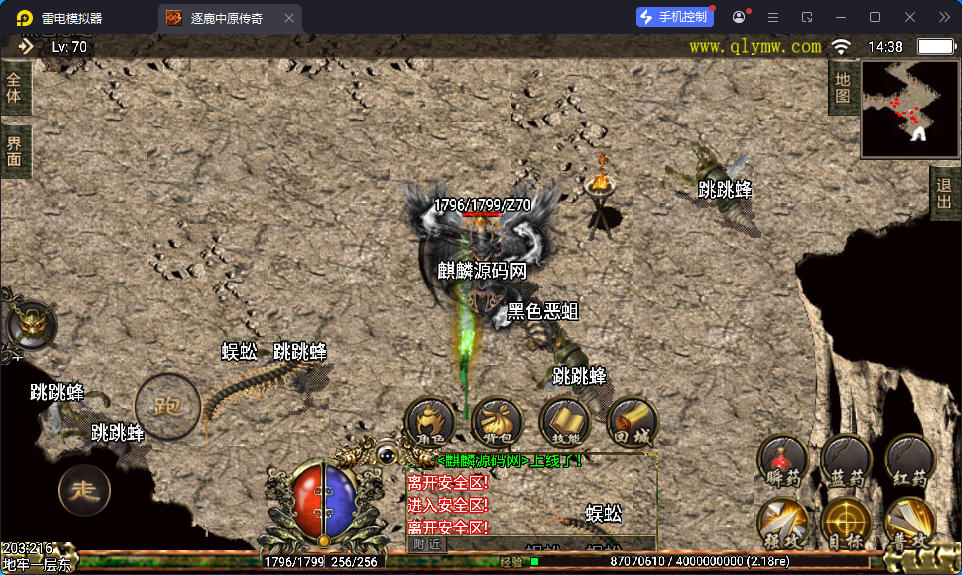Switch movement to 跑 run mode
The image size is (962, 575).
[167, 405]
